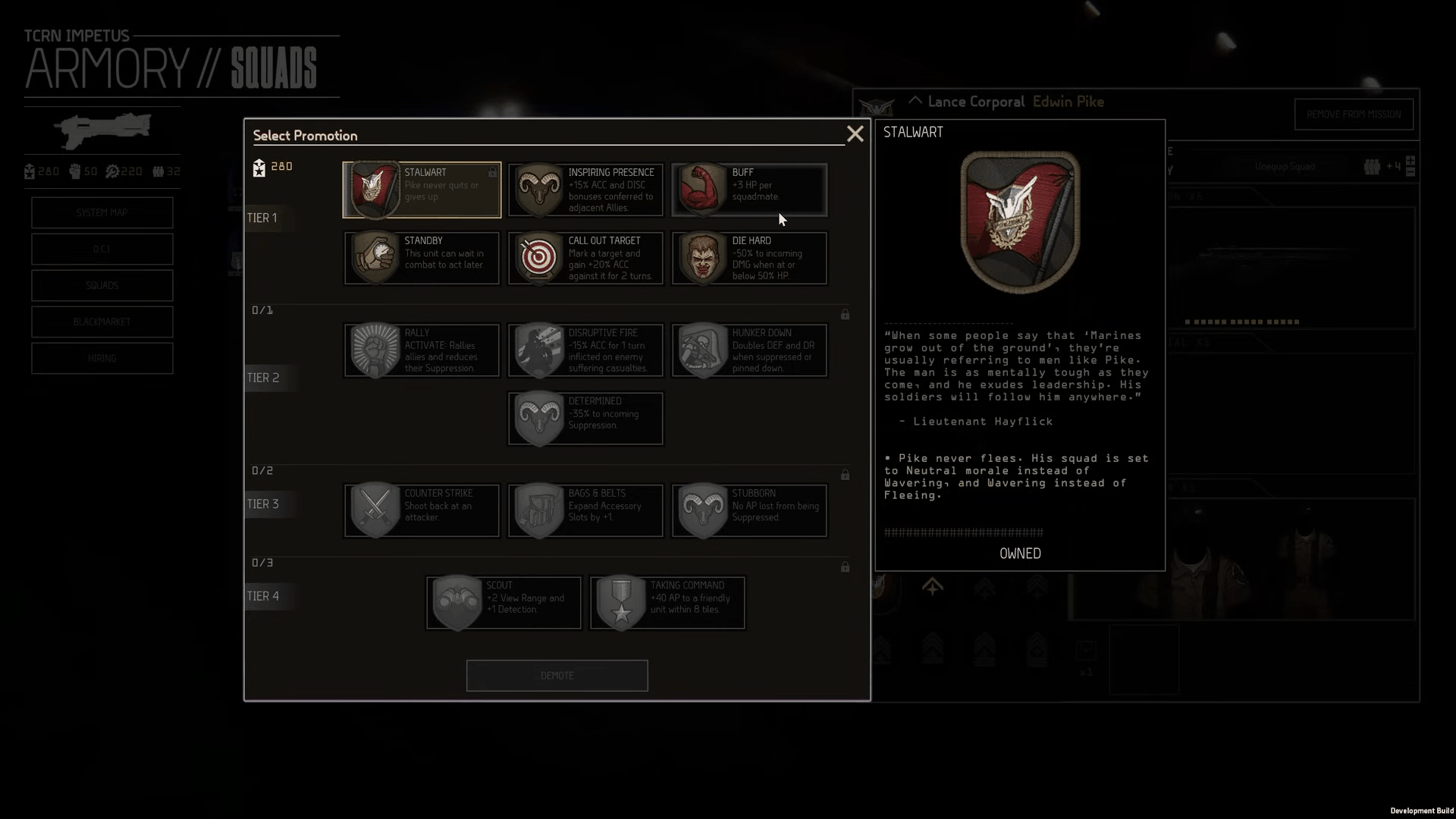Image resolution: width=1456 pixels, height=819 pixels.
Task: Pick the Die Hard promotion
Action: 749,258
